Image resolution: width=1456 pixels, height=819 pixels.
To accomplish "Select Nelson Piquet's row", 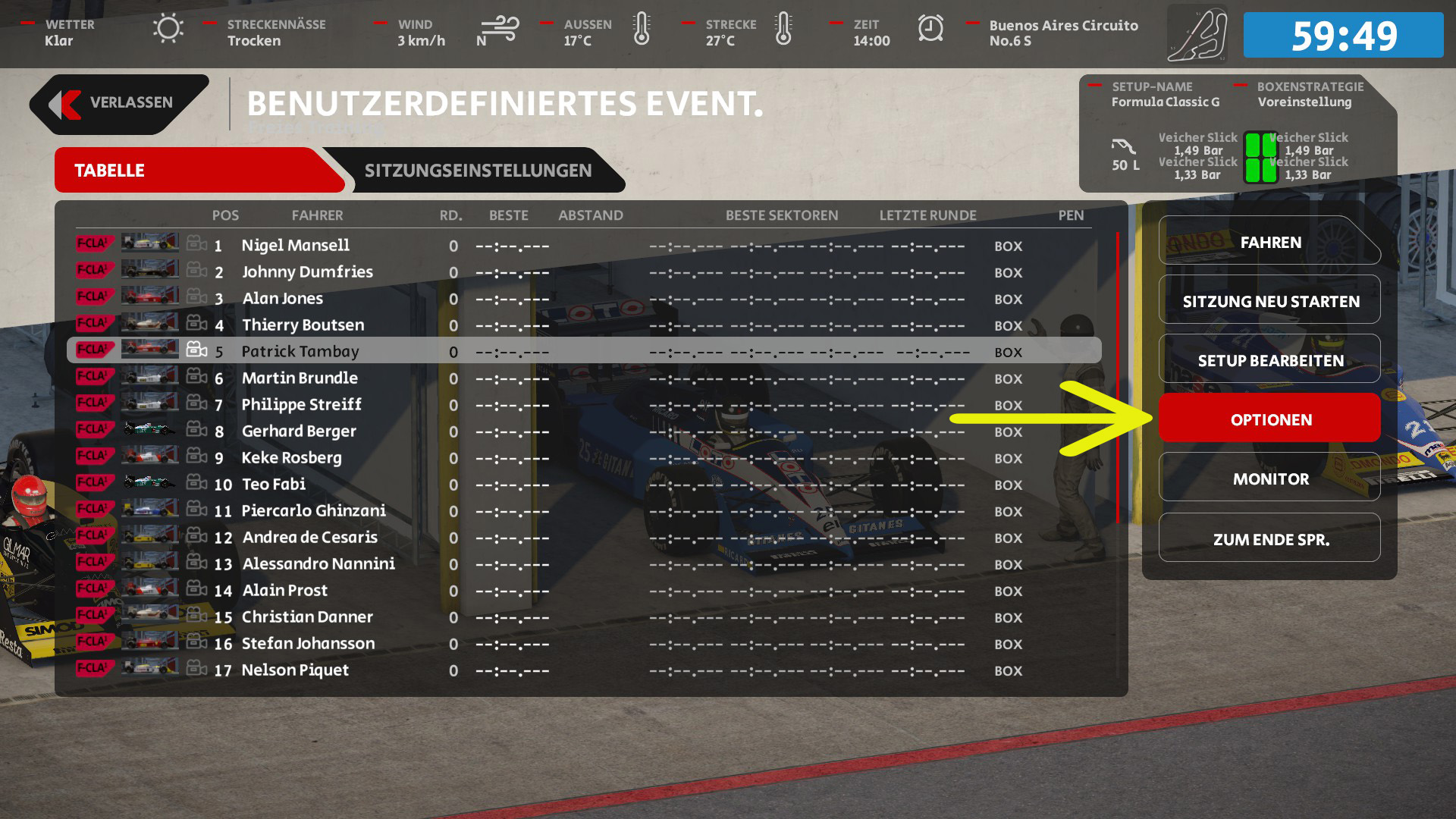I will tap(295, 670).
